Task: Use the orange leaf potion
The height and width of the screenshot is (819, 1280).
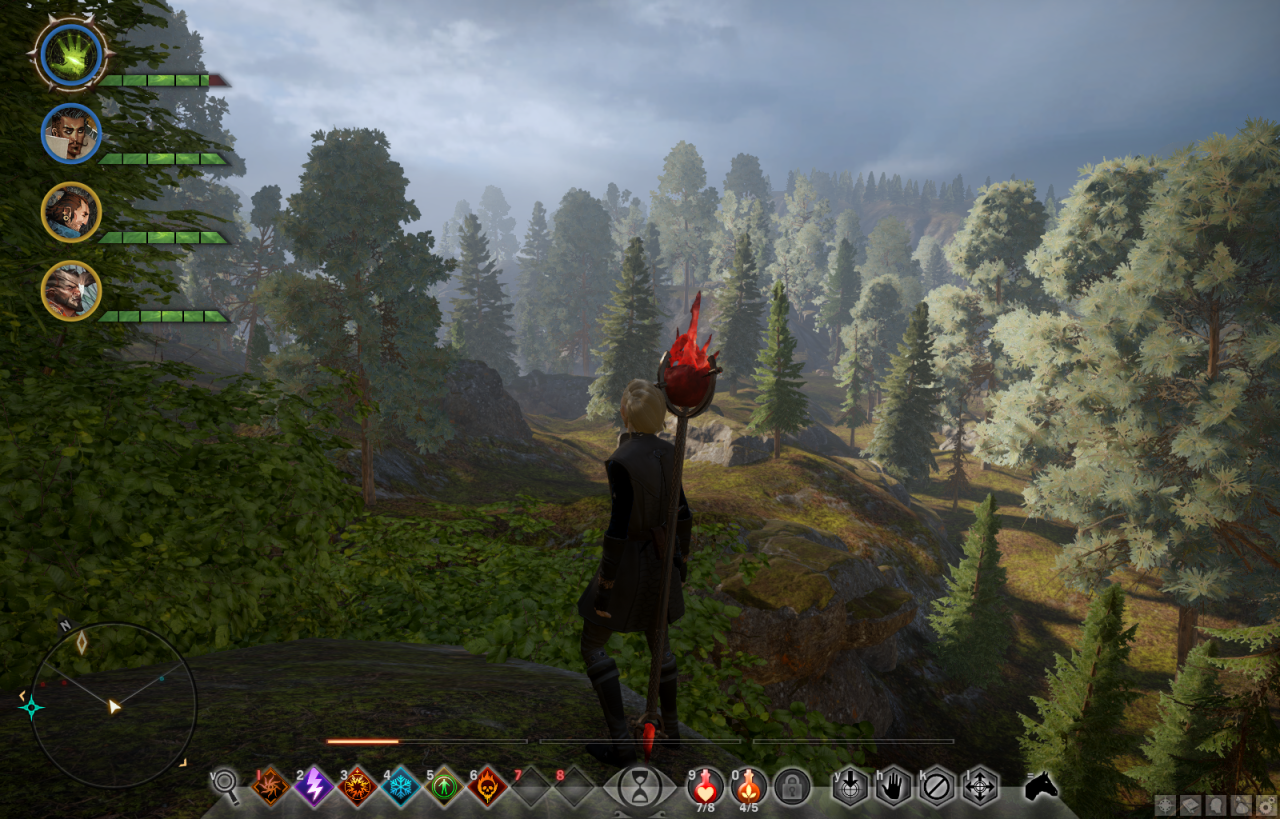Action: 748,784
